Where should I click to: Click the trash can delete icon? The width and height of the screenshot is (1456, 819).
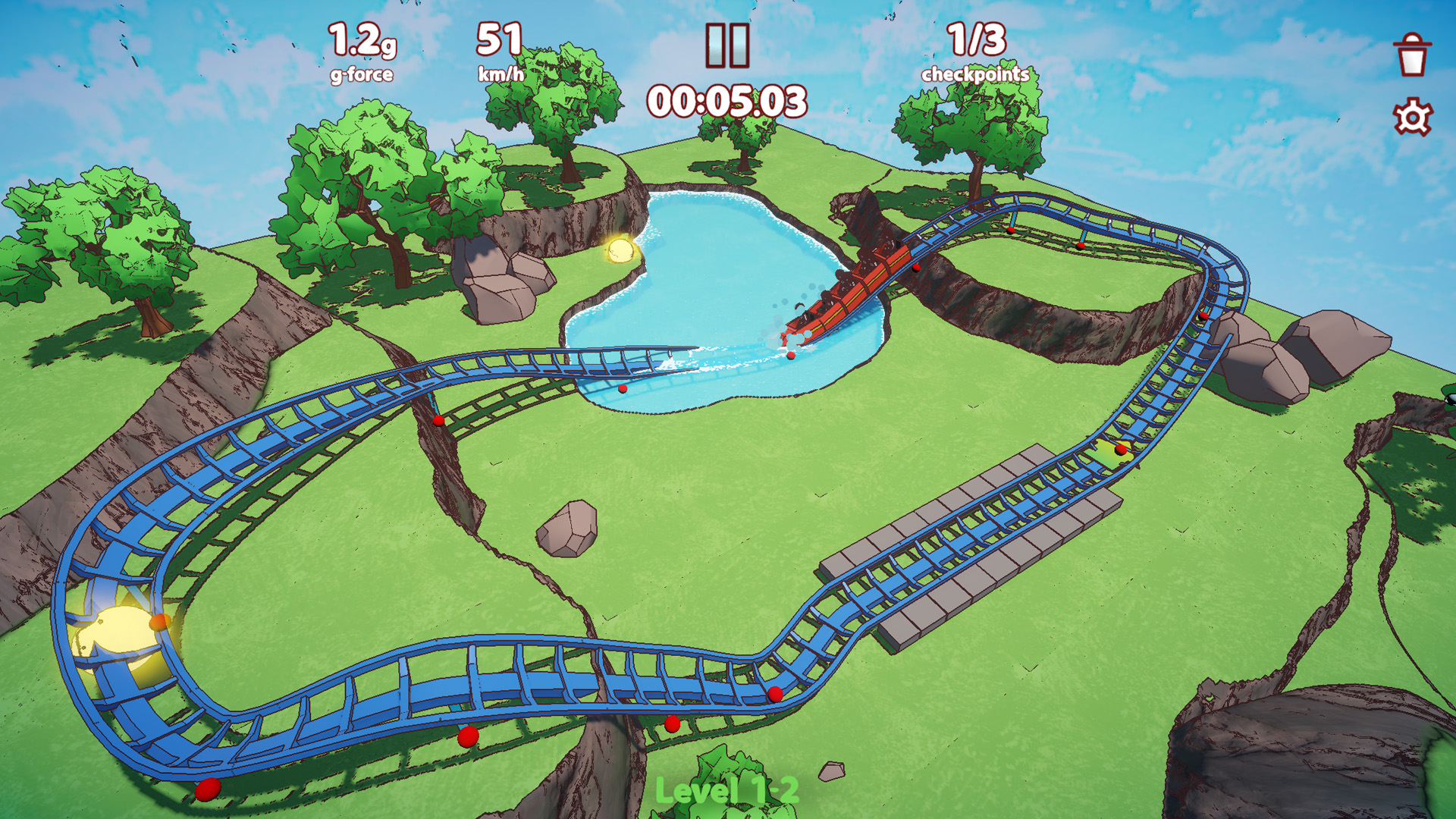tap(1412, 55)
